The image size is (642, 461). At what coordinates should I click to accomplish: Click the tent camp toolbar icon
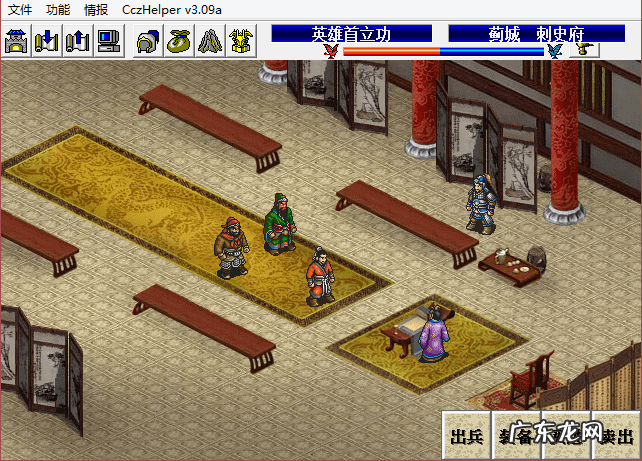(x=208, y=41)
